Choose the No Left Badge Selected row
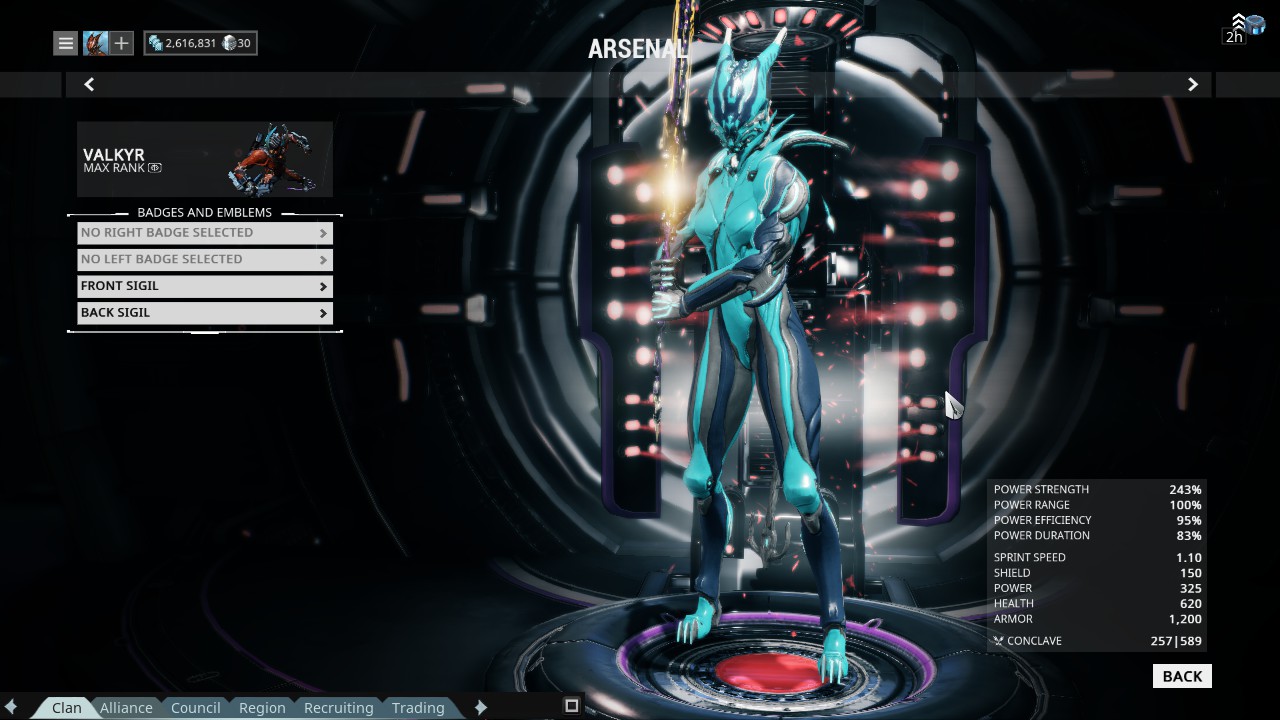This screenshot has width=1280, height=720. pos(205,259)
